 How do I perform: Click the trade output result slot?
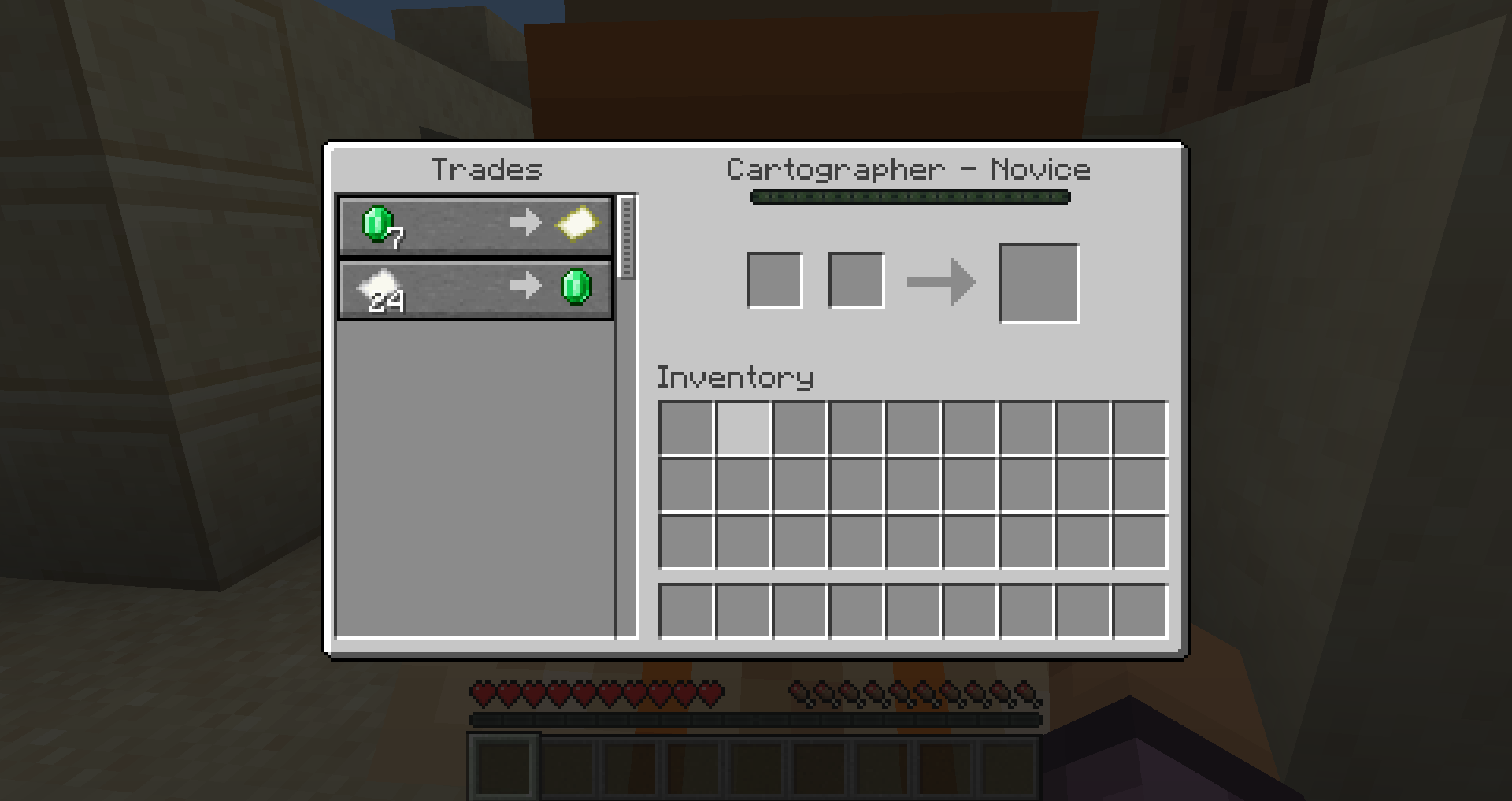click(x=1039, y=282)
